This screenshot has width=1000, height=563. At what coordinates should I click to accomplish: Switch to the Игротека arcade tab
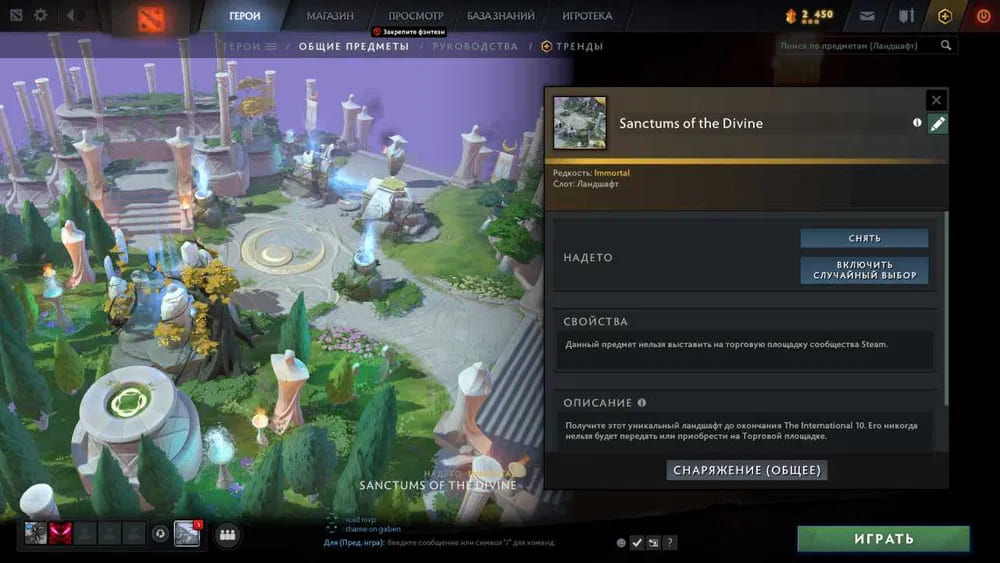pyautogui.click(x=588, y=16)
